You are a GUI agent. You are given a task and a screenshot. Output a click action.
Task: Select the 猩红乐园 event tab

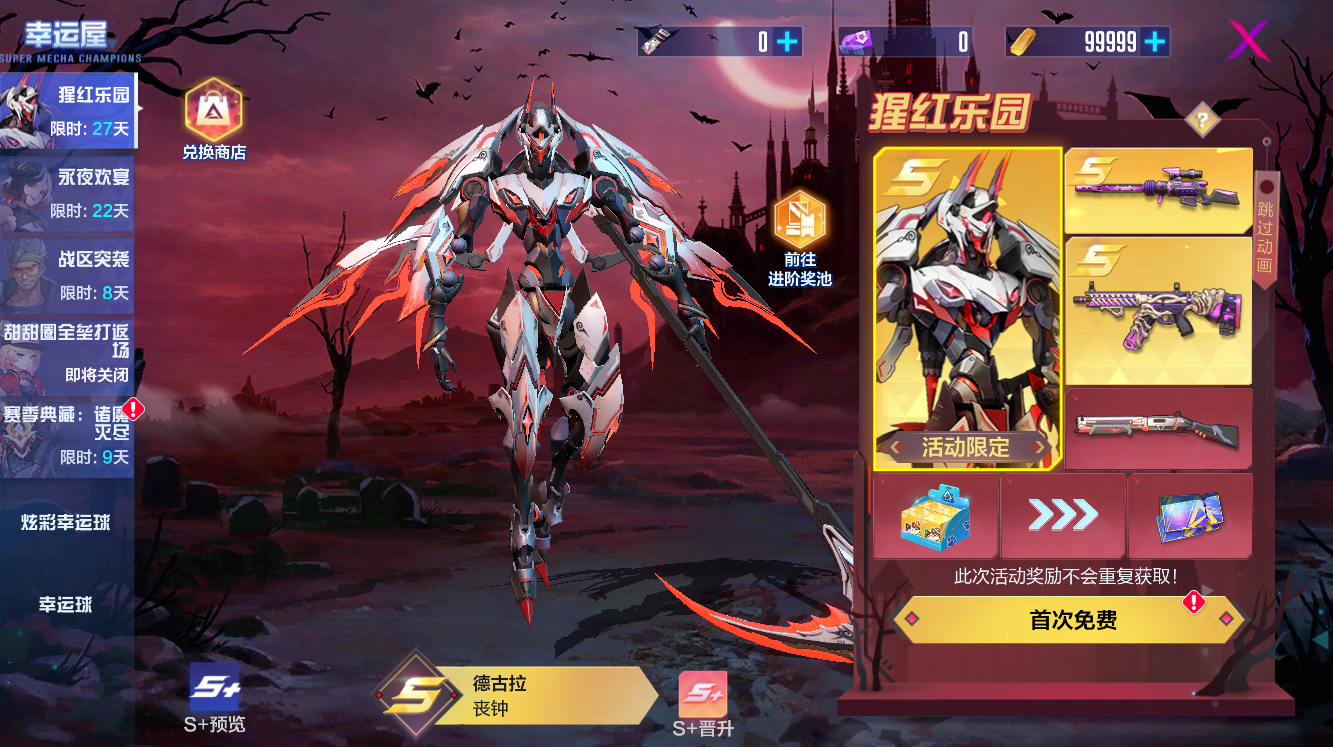point(68,110)
